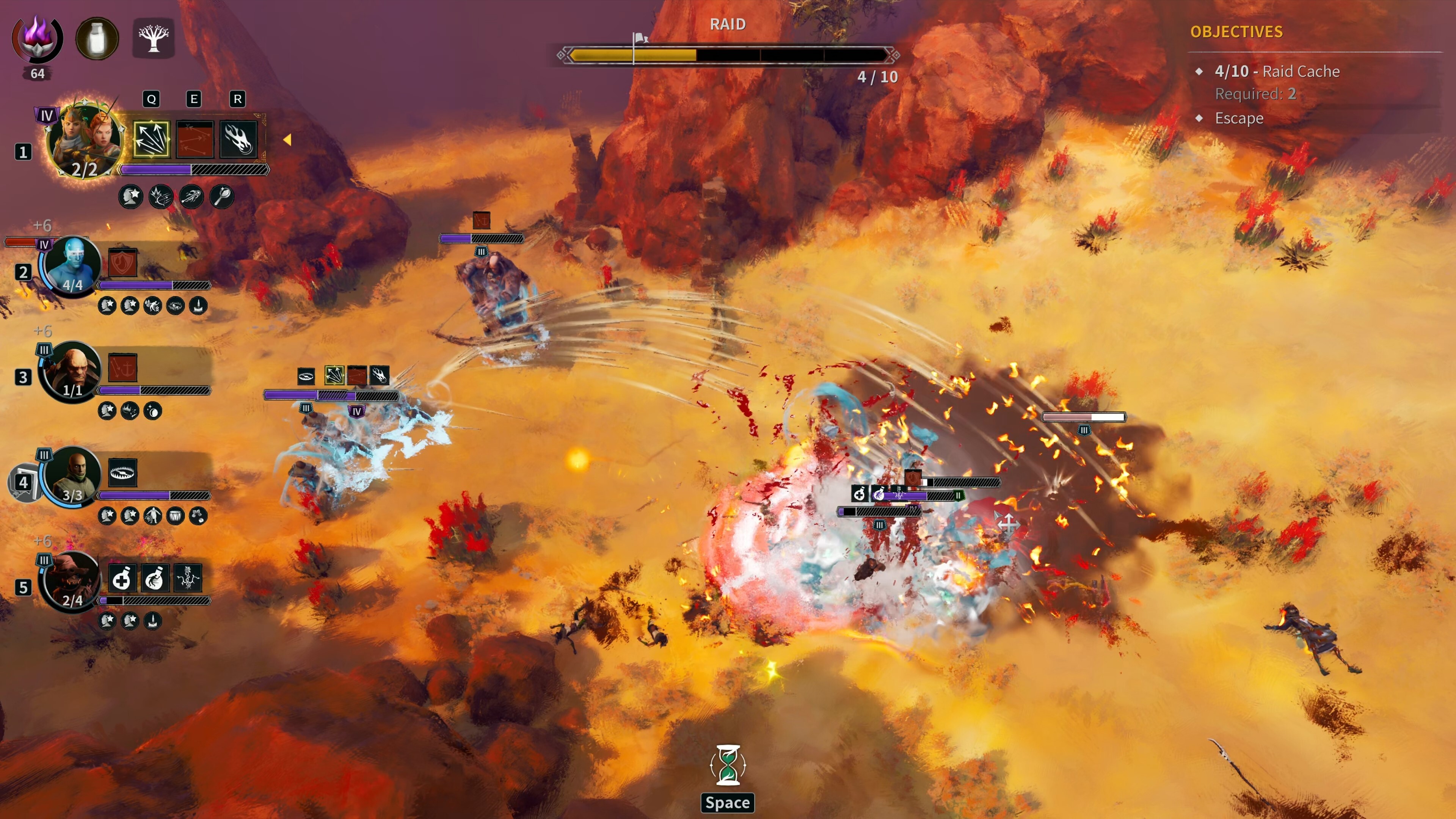Click the crescent moon trait icon
Viewport: 1456px width, 819px height.
(x=152, y=411)
